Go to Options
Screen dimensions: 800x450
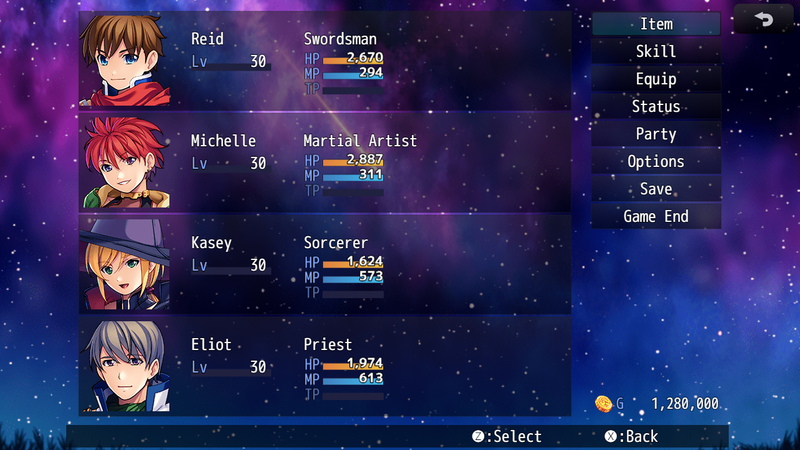click(656, 161)
